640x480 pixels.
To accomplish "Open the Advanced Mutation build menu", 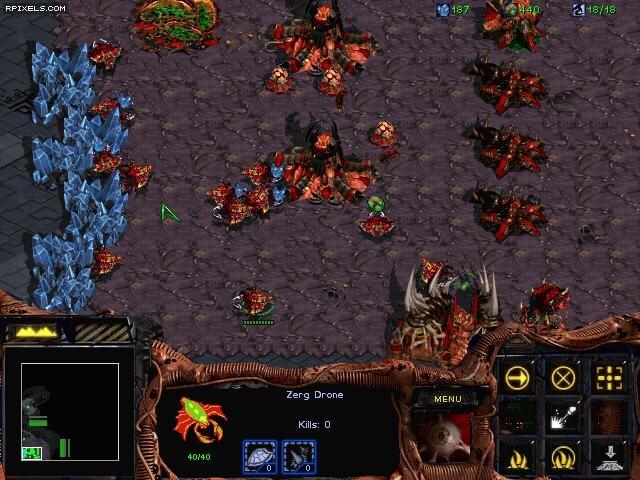I will tap(565, 458).
